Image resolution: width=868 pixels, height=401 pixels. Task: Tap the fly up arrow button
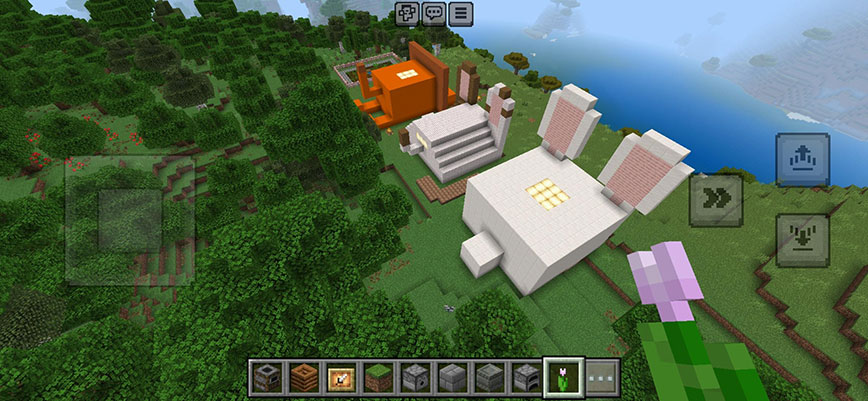click(802, 159)
